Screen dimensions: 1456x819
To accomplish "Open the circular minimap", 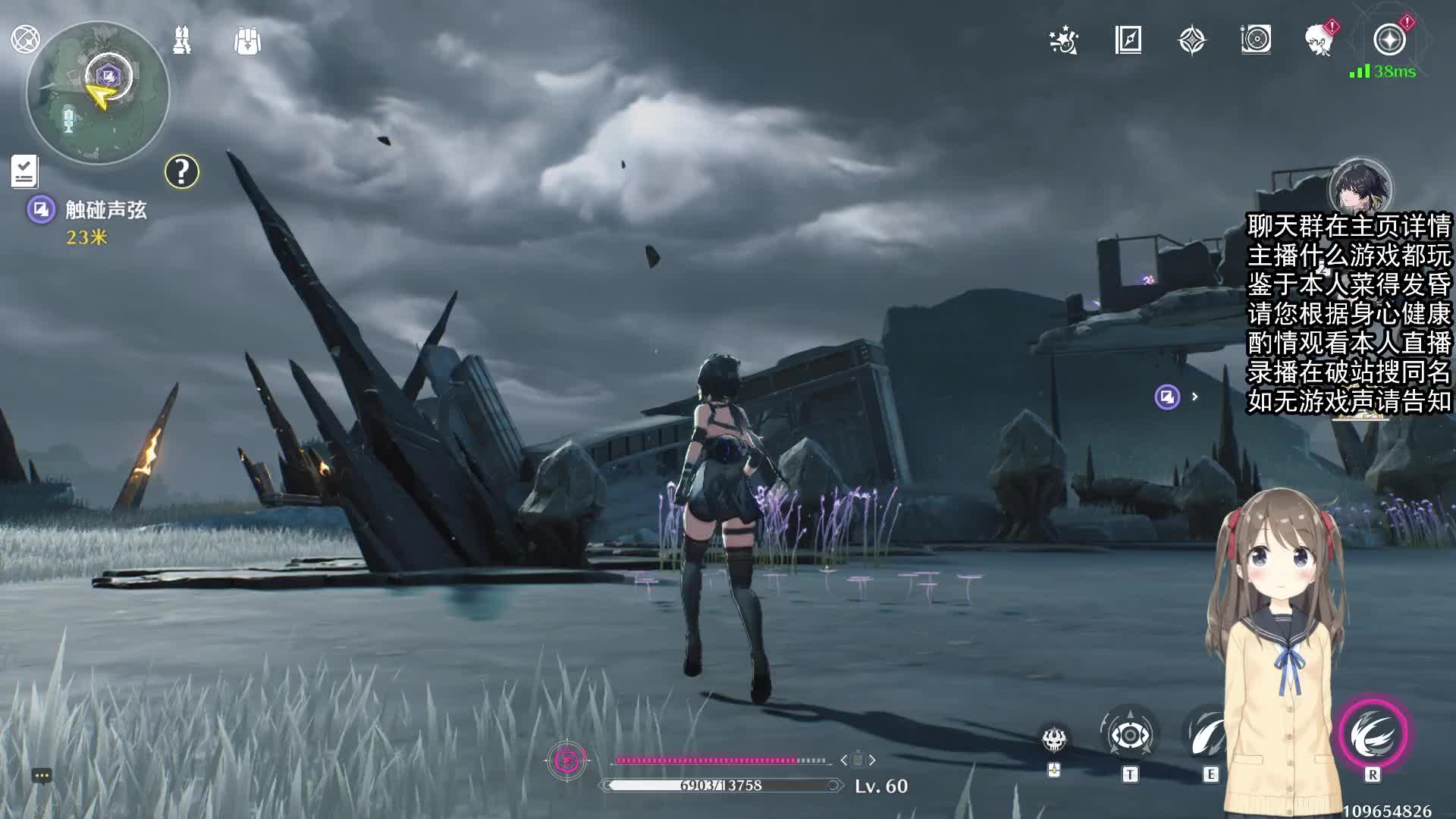I will coord(98,93).
